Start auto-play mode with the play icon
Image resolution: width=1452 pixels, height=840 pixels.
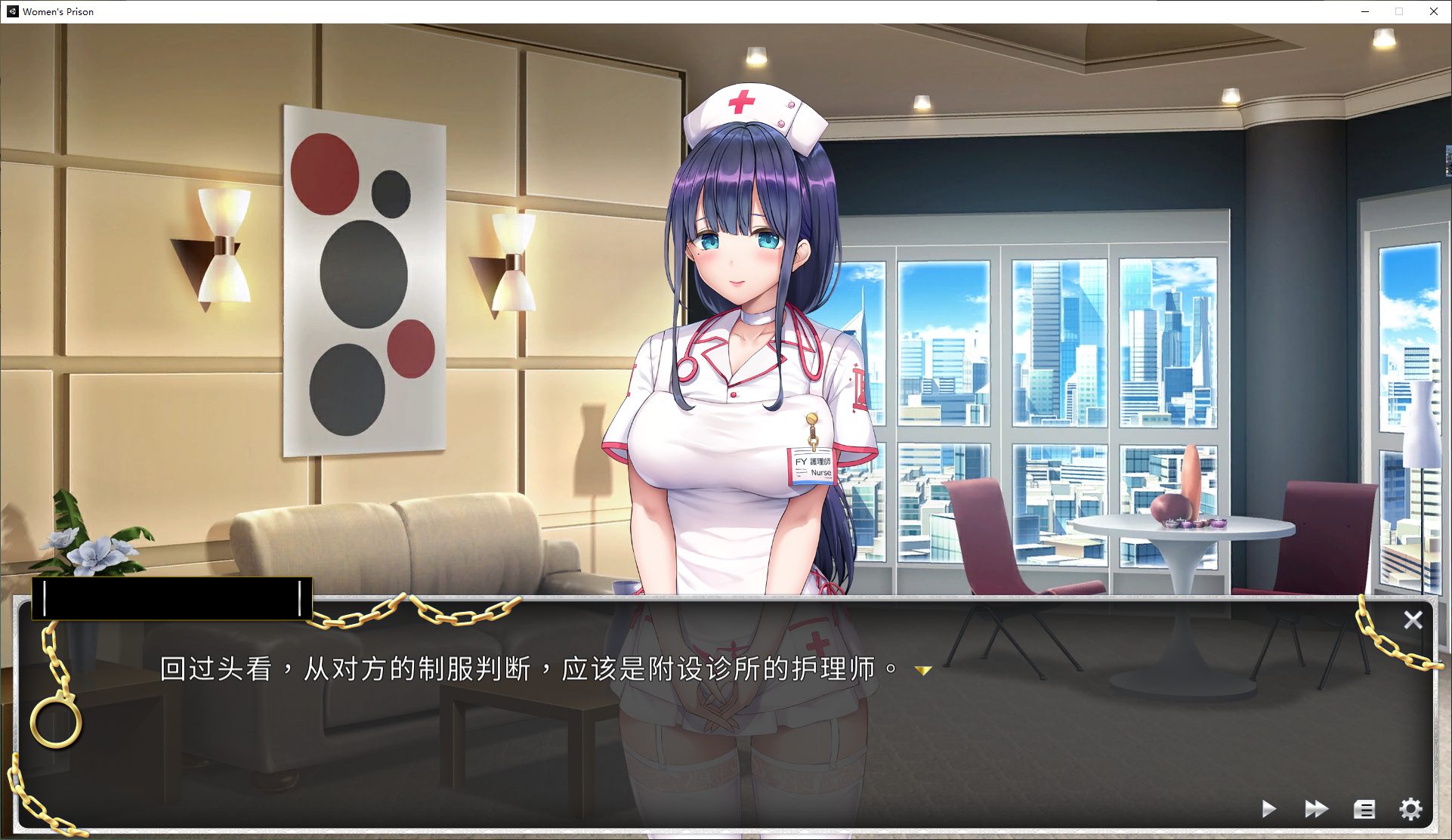click(x=1270, y=808)
